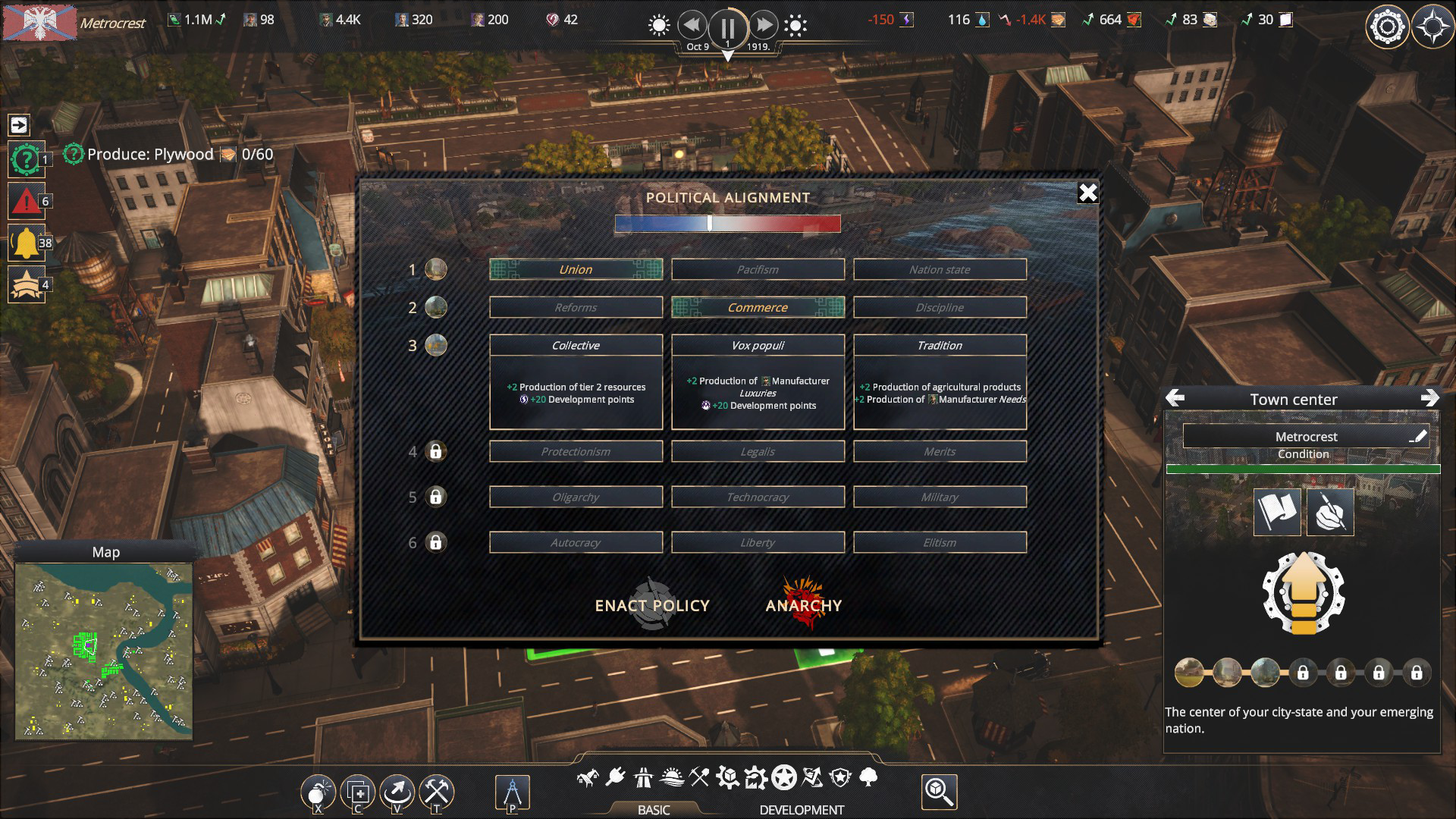Increase game speed with forward arrow
The image size is (1456, 819).
(764, 25)
